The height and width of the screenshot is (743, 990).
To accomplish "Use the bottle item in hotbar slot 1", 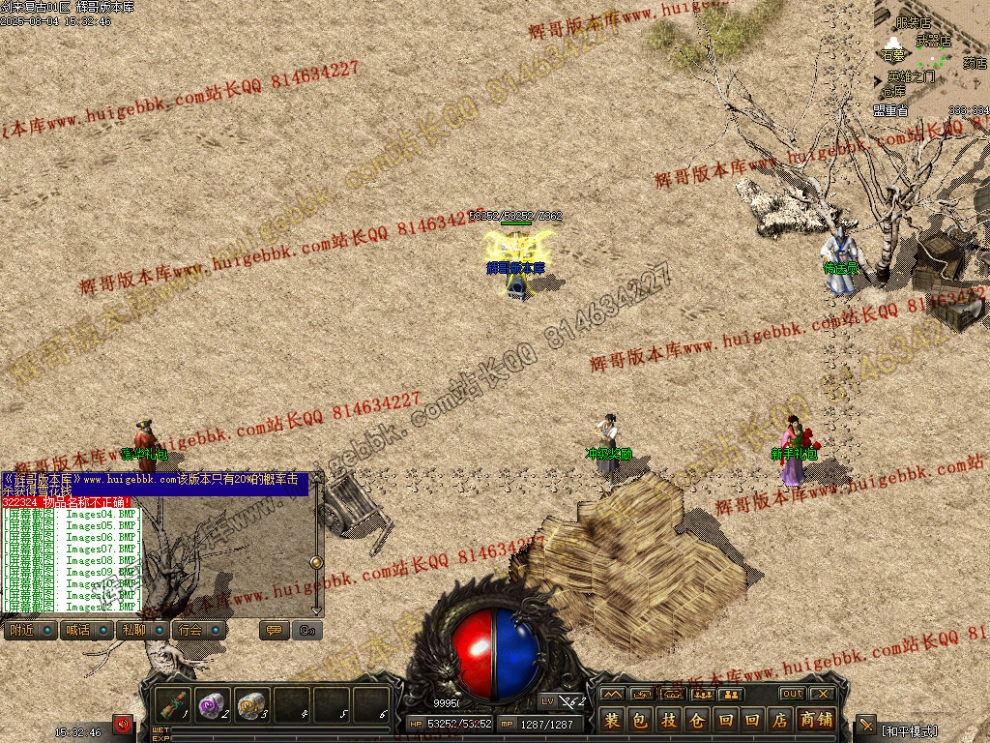I will click(x=176, y=704).
